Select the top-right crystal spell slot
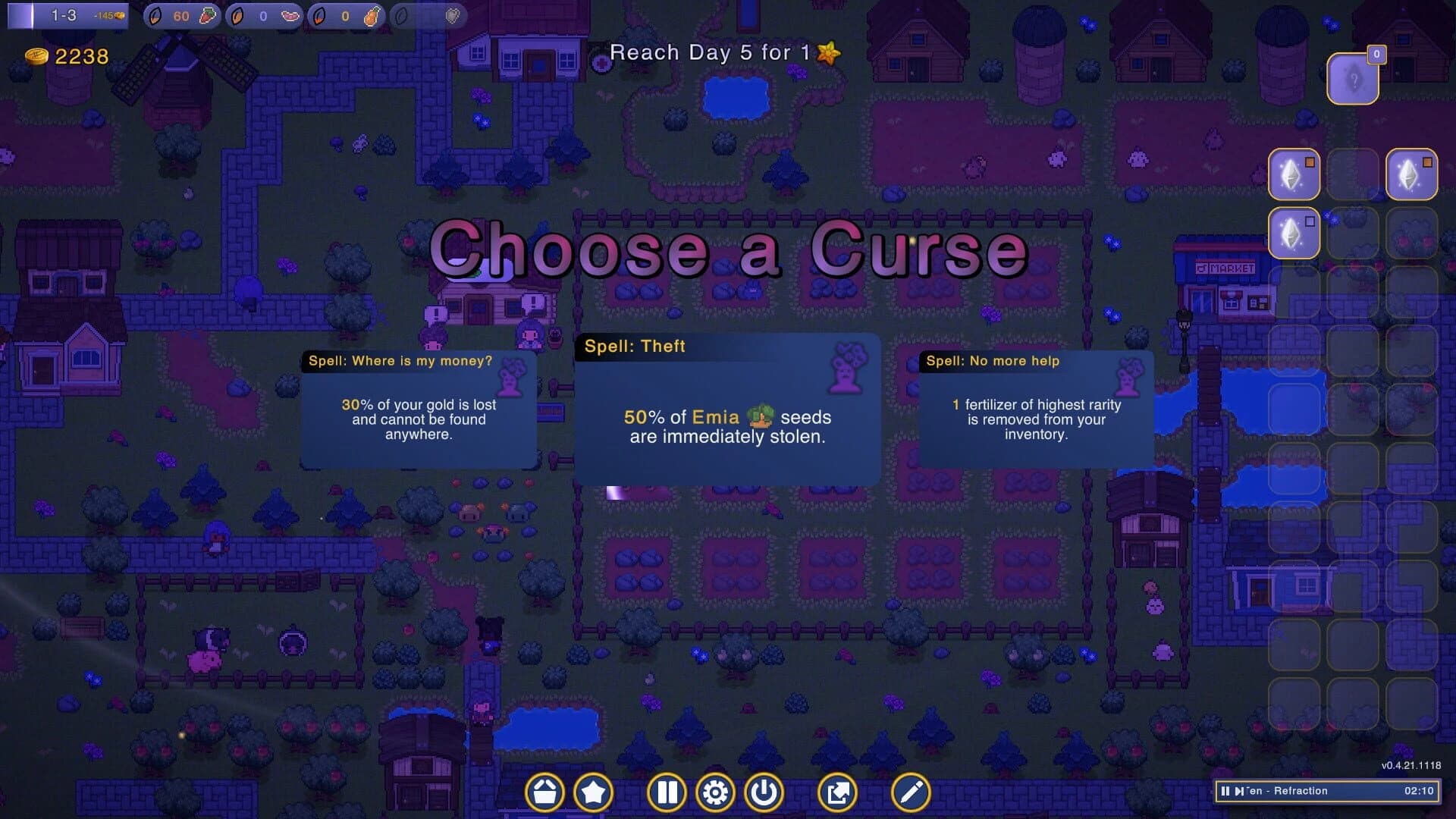Screen dimensions: 1456x819 tap(1411, 174)
